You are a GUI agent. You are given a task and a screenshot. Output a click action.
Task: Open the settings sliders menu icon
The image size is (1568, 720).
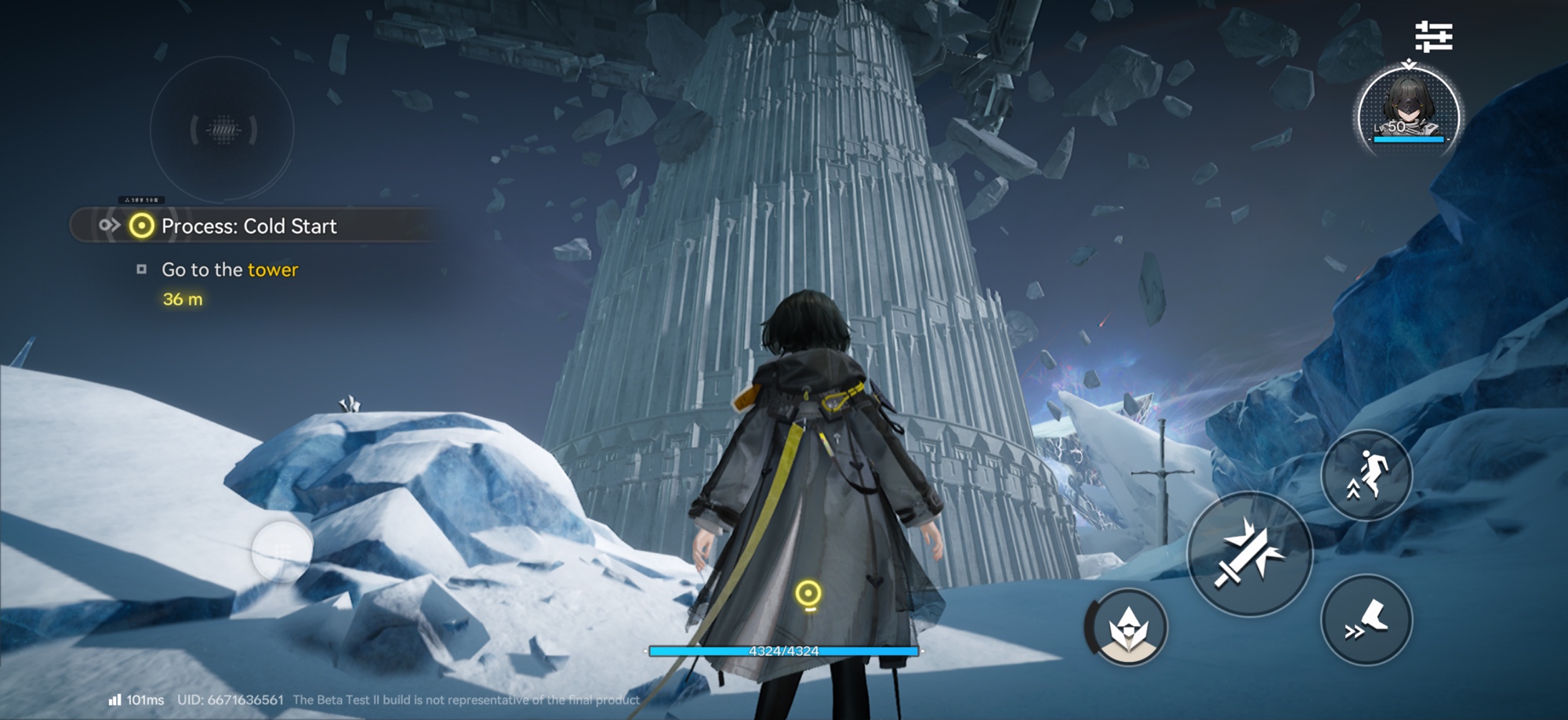coord(1433,37)
